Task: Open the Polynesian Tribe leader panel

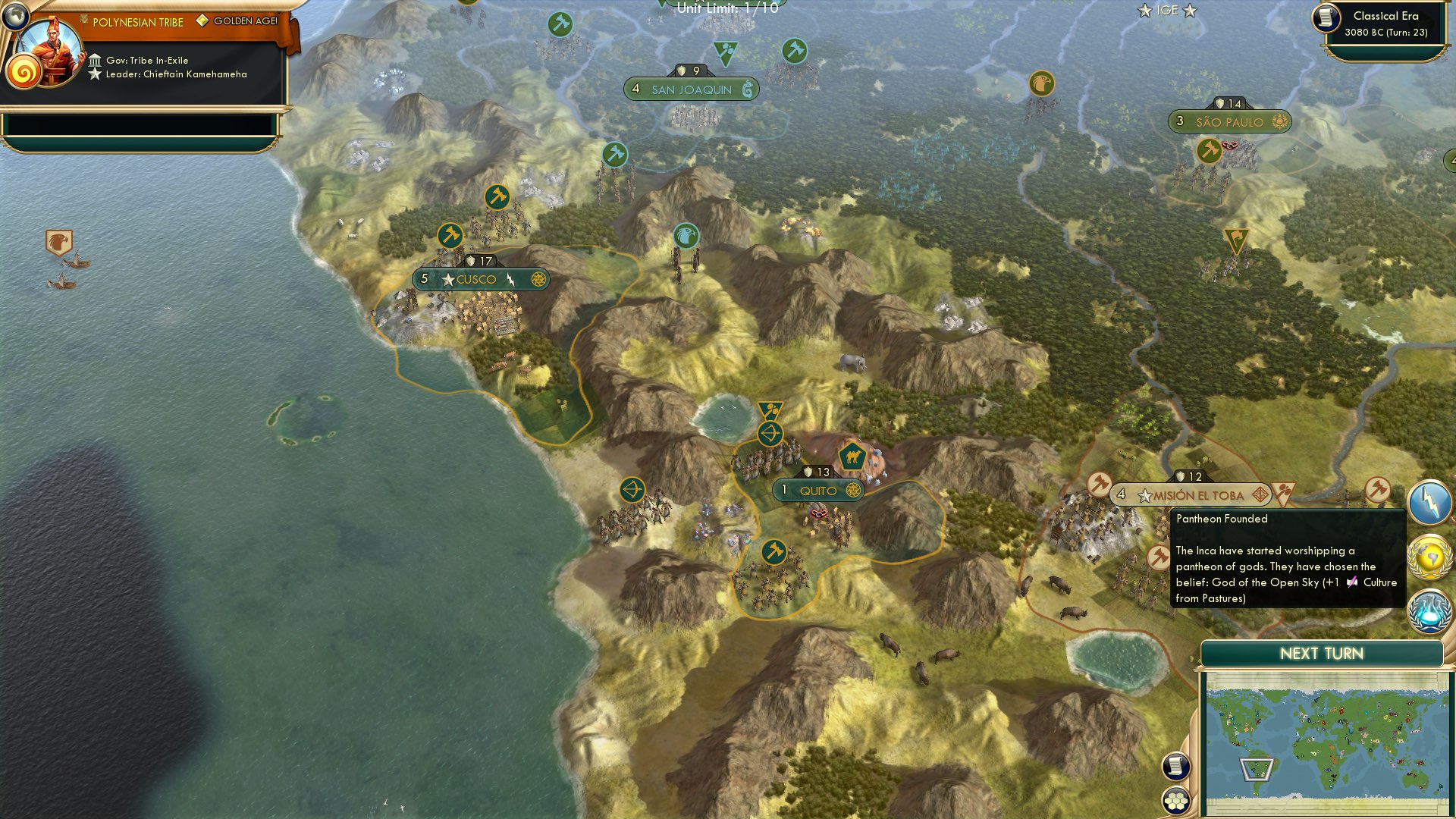Action: [136, 22]
